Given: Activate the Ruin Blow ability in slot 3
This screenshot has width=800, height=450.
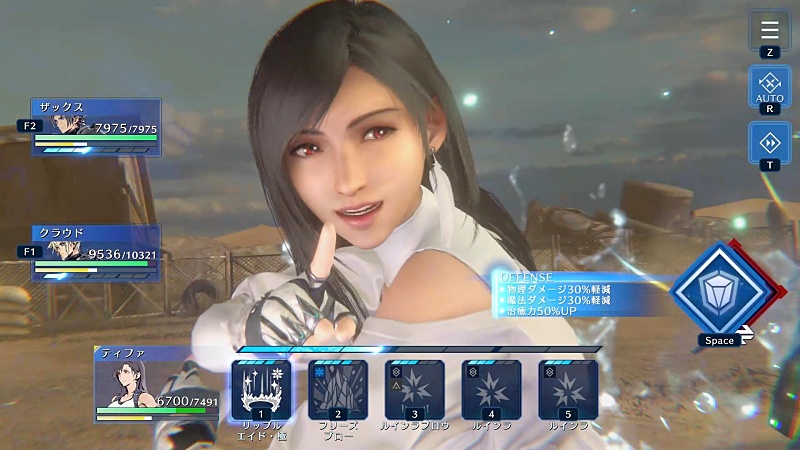Looking at the screenshot, I should (415, 389).
